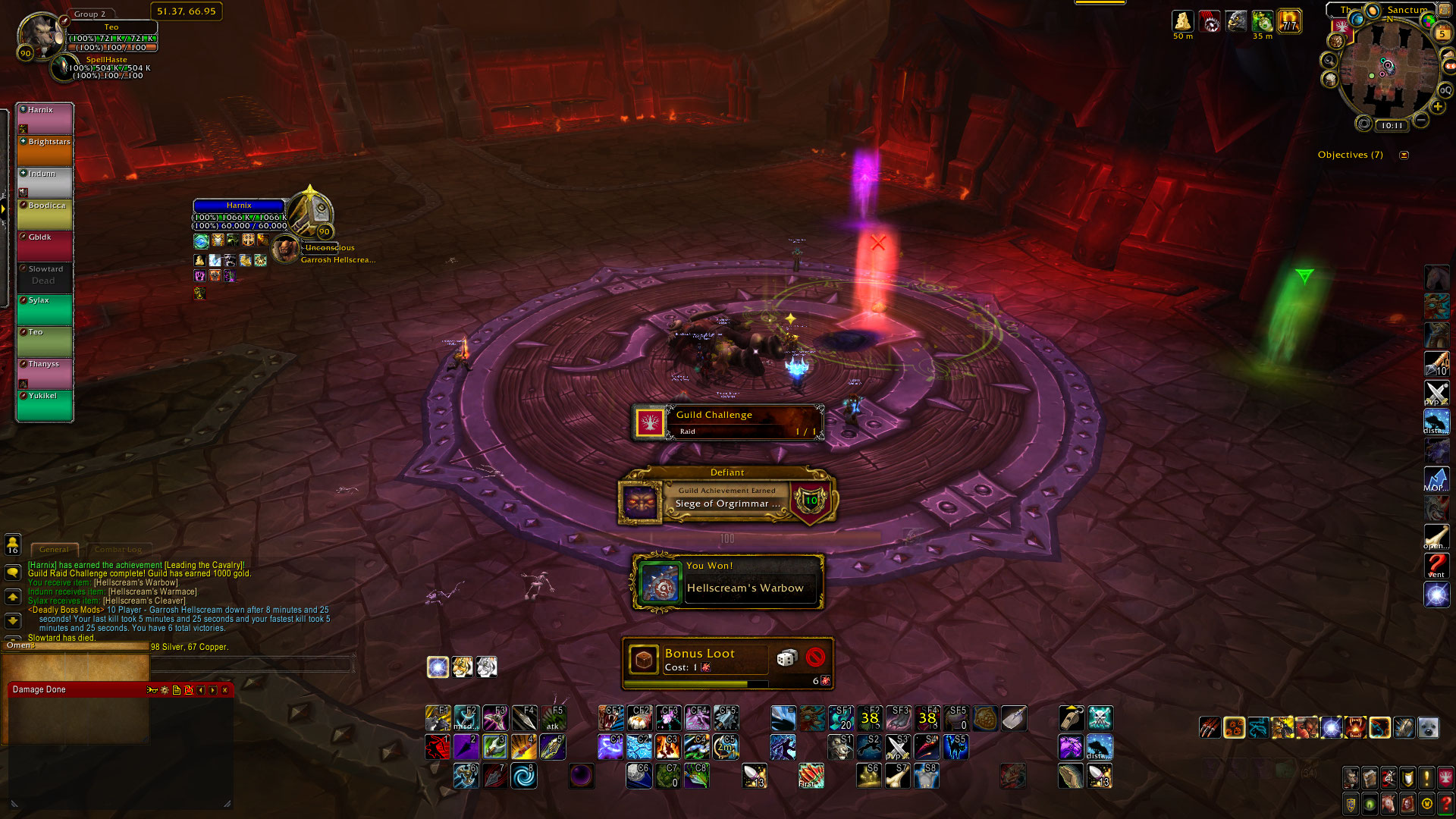1456x819 pixels.
Task: Select the General chat tab
Action: click(54, 549)
